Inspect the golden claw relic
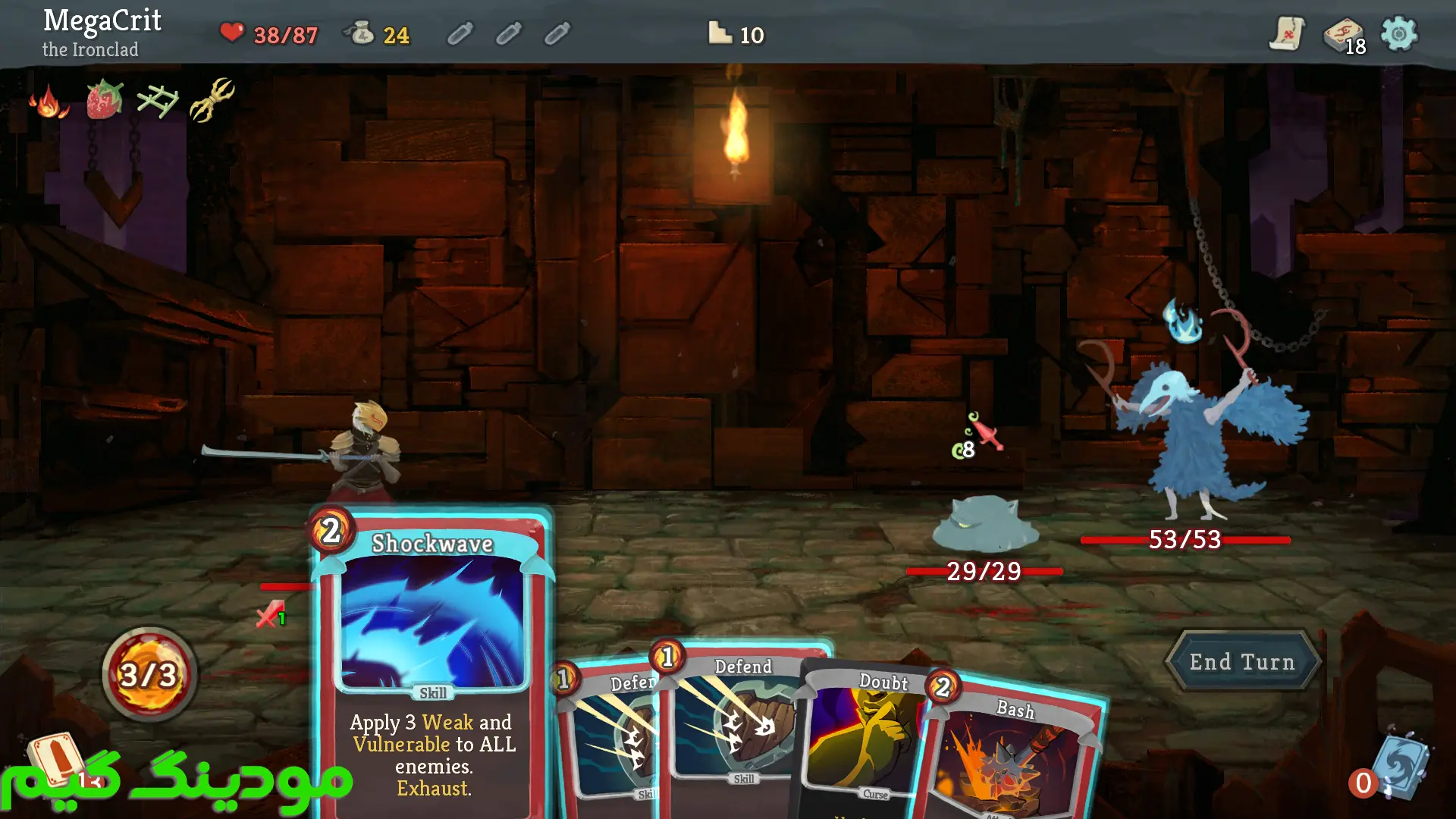The height and width of the screenshot is (819, 1456). point(212,100)
